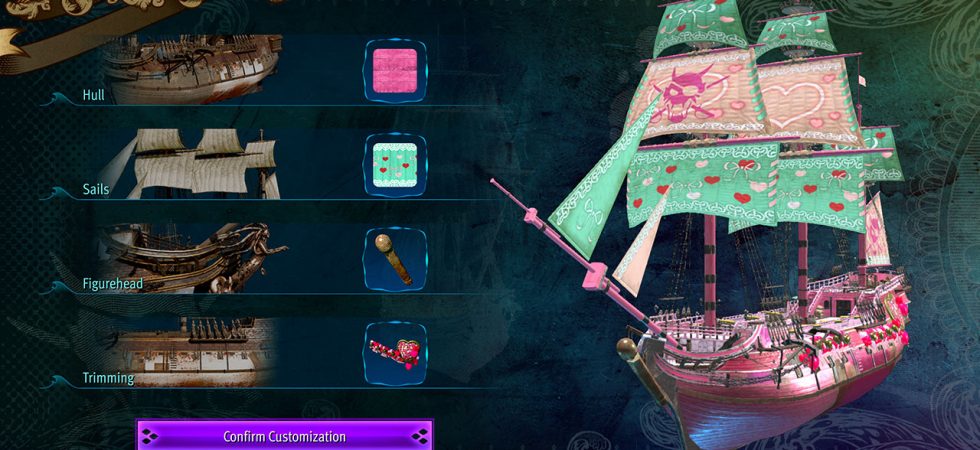This screenshot has width=980, height=450.
Task: Click the Confirm Customization button
Action: (x=284, y=436)
